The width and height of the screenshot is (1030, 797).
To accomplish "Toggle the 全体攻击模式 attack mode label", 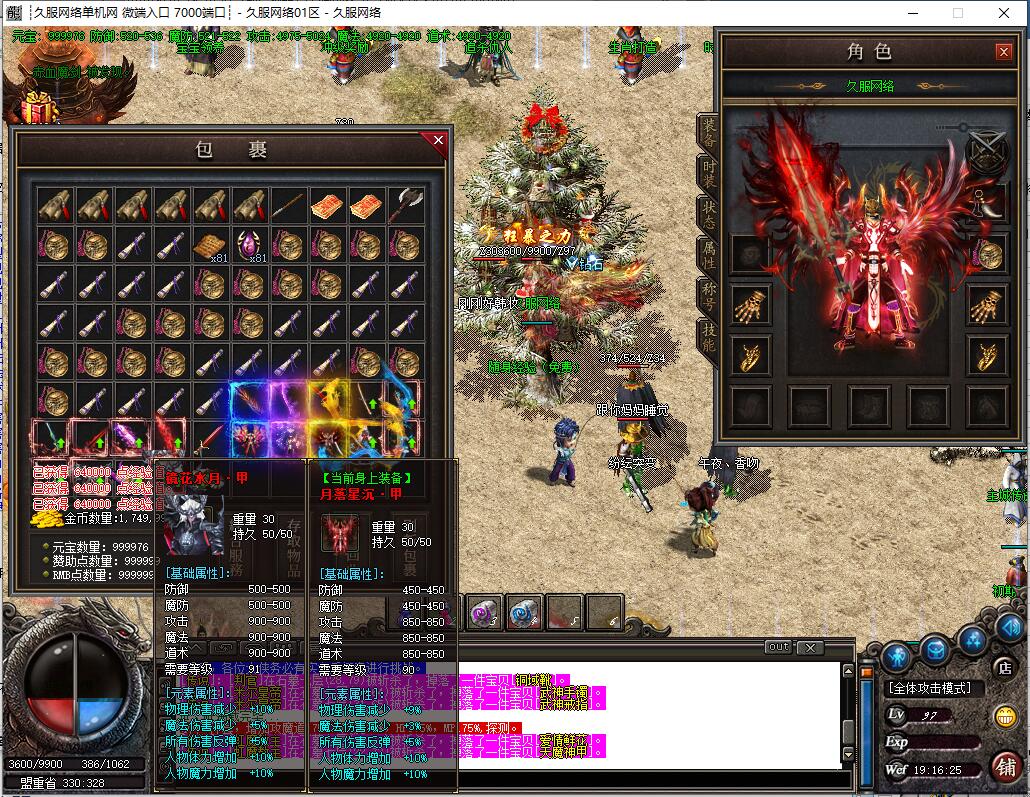I will tap(928, 688).
